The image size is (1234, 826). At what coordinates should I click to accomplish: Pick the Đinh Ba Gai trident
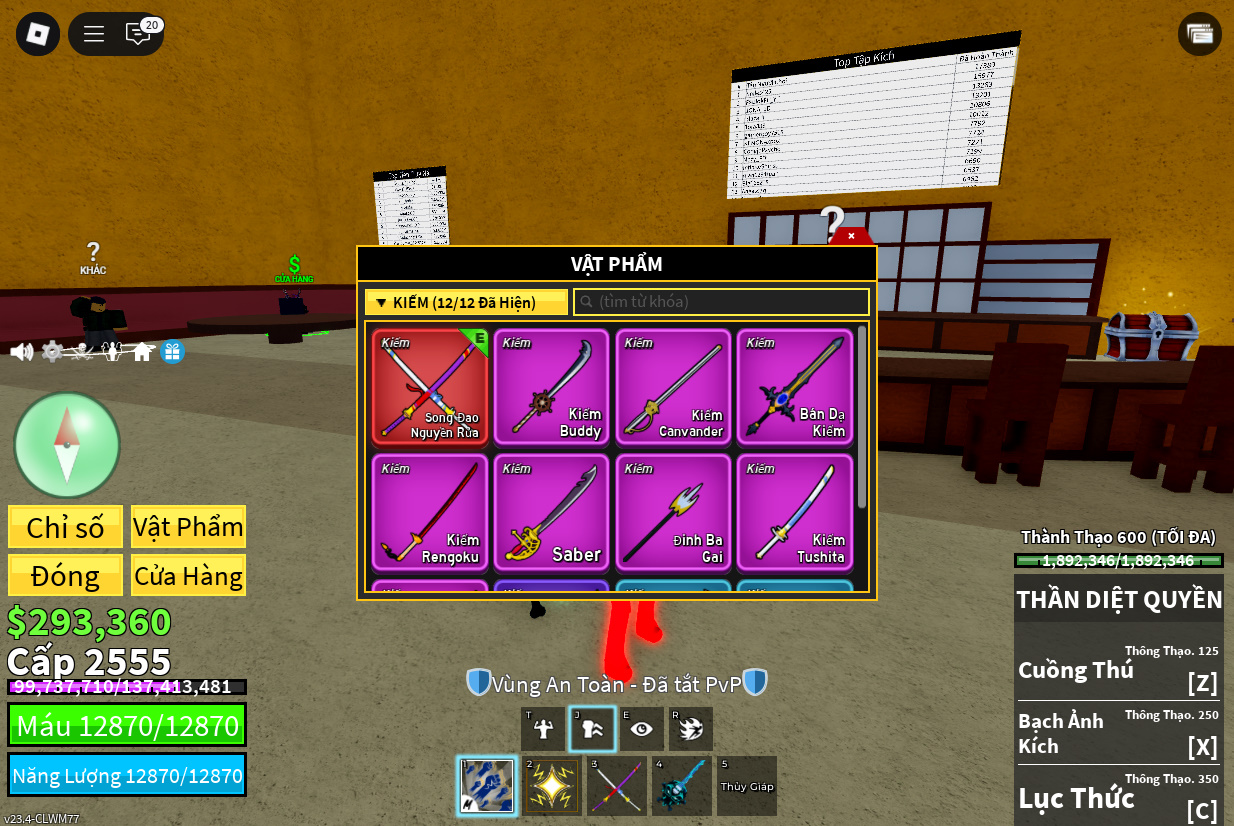[x=673, y=512]
